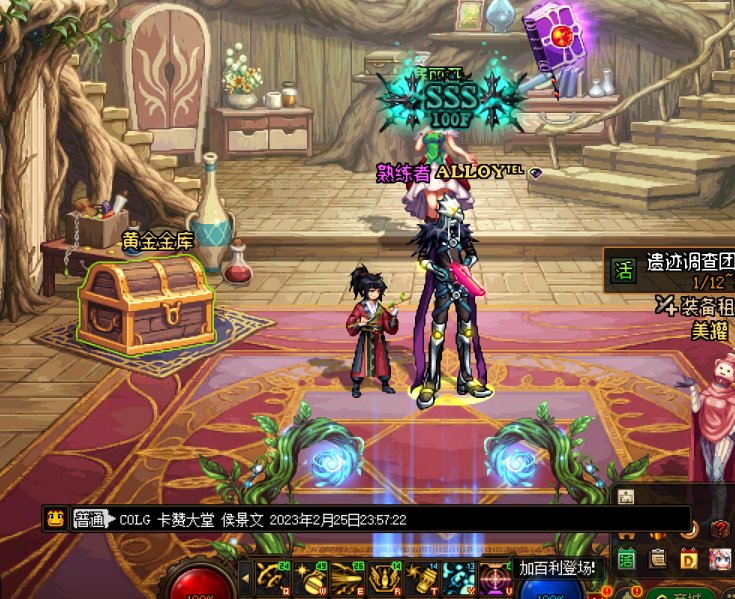Open the red question mark help icon
Screen dimensions: 735x599
click(719, 528)
